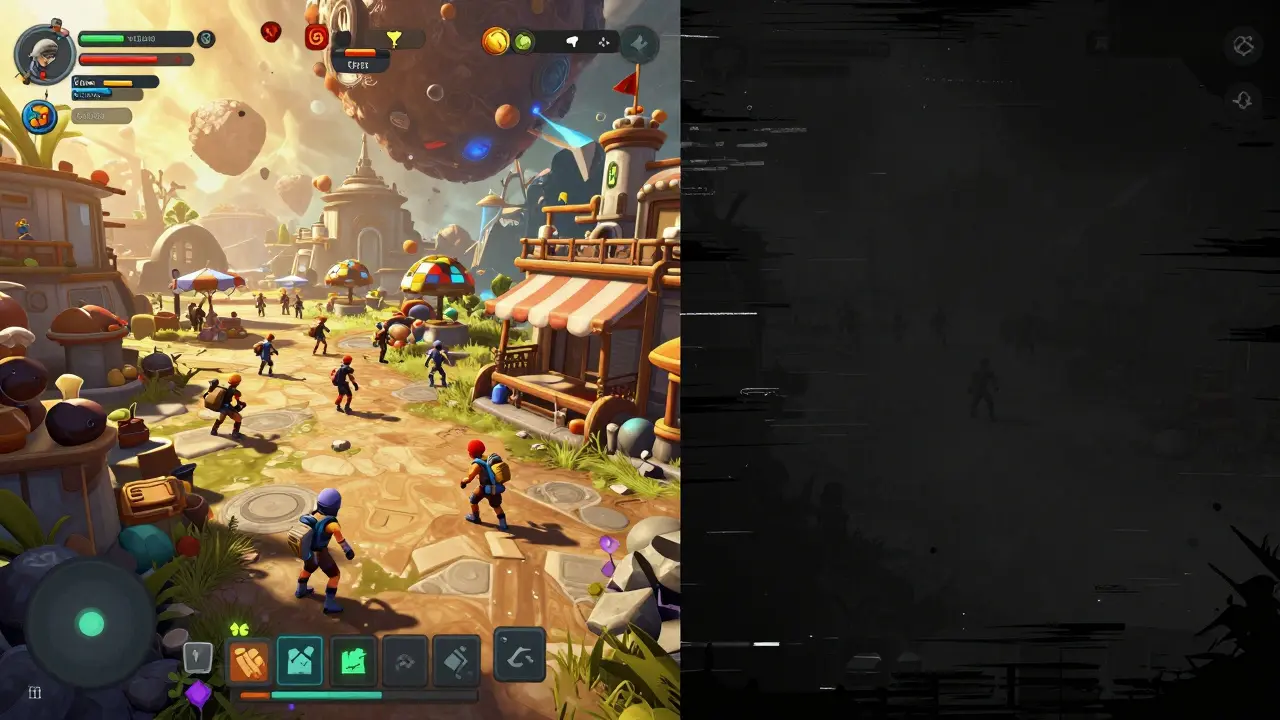Screen dimensions: 1280x720
Task: Click the yellow trophy objective icon
Action: (395, 38)
